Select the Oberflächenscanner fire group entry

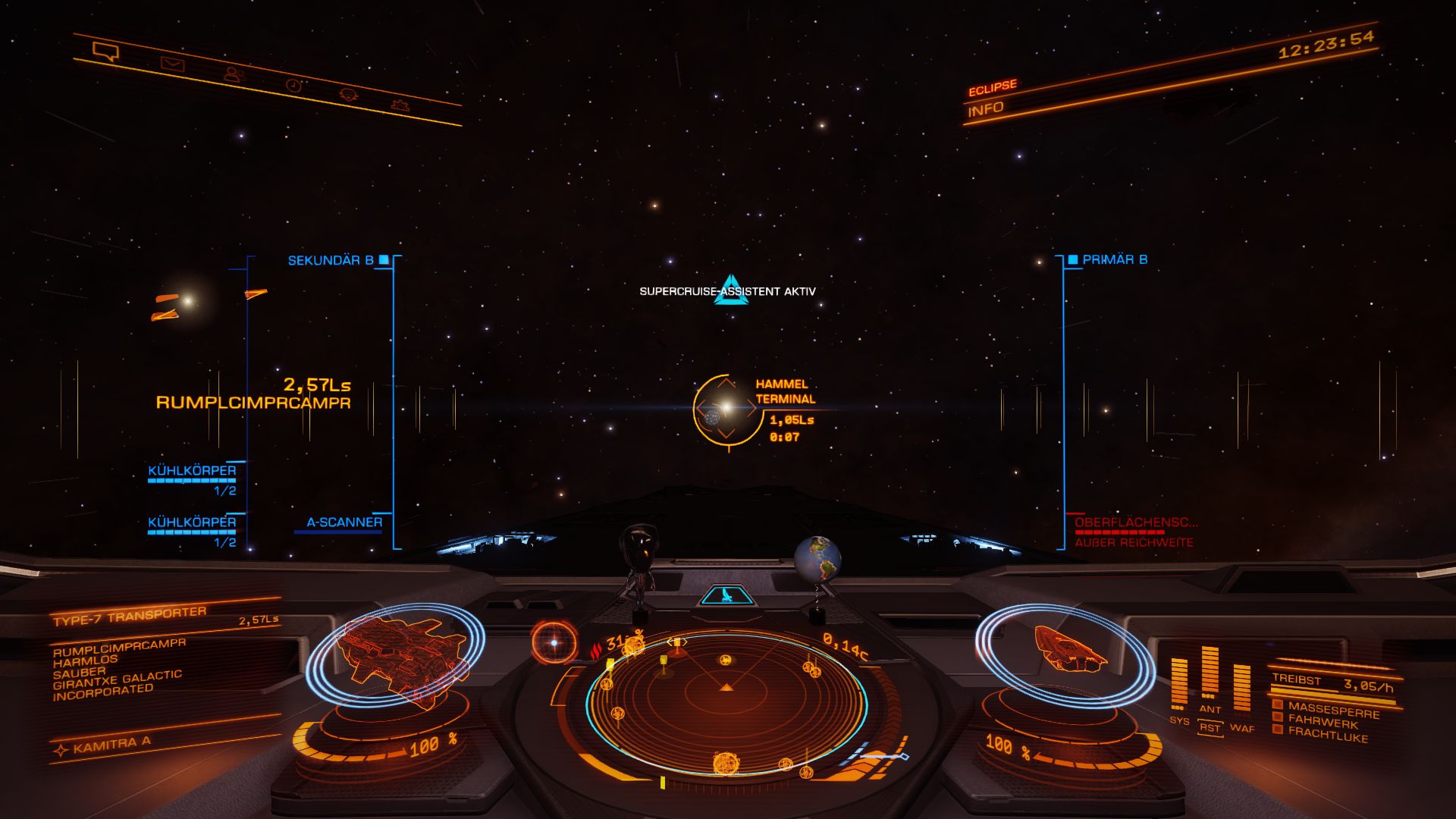click(x=1135, y=522)
